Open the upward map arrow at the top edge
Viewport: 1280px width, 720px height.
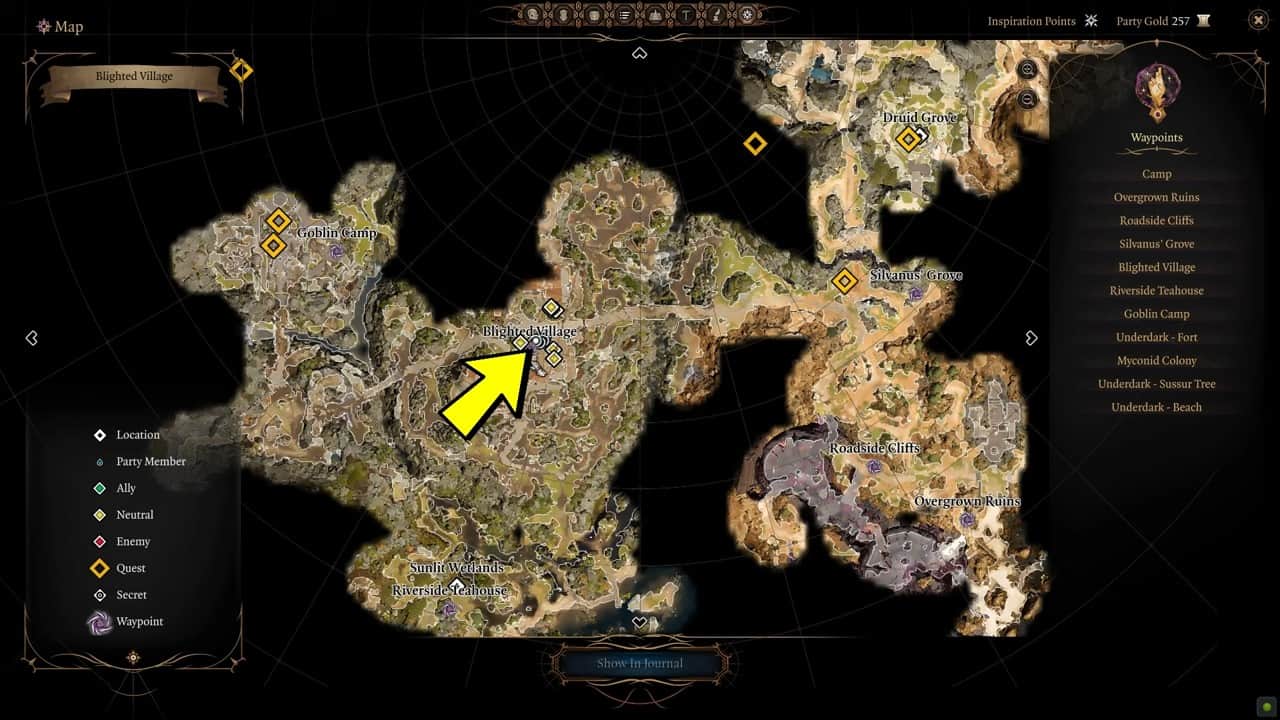click(x=640, y=53)
